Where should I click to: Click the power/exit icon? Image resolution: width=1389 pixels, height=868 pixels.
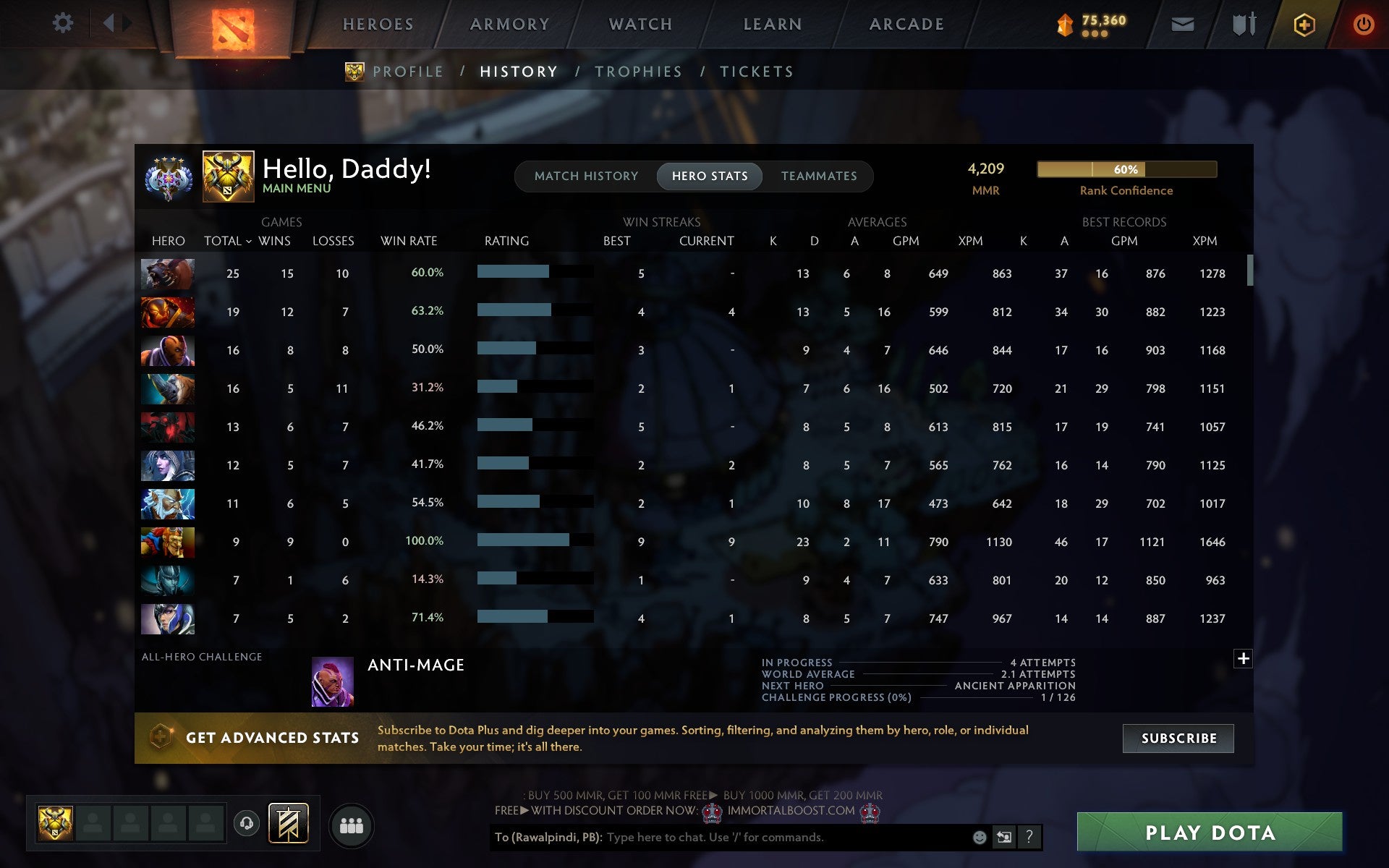point(1366,23)
